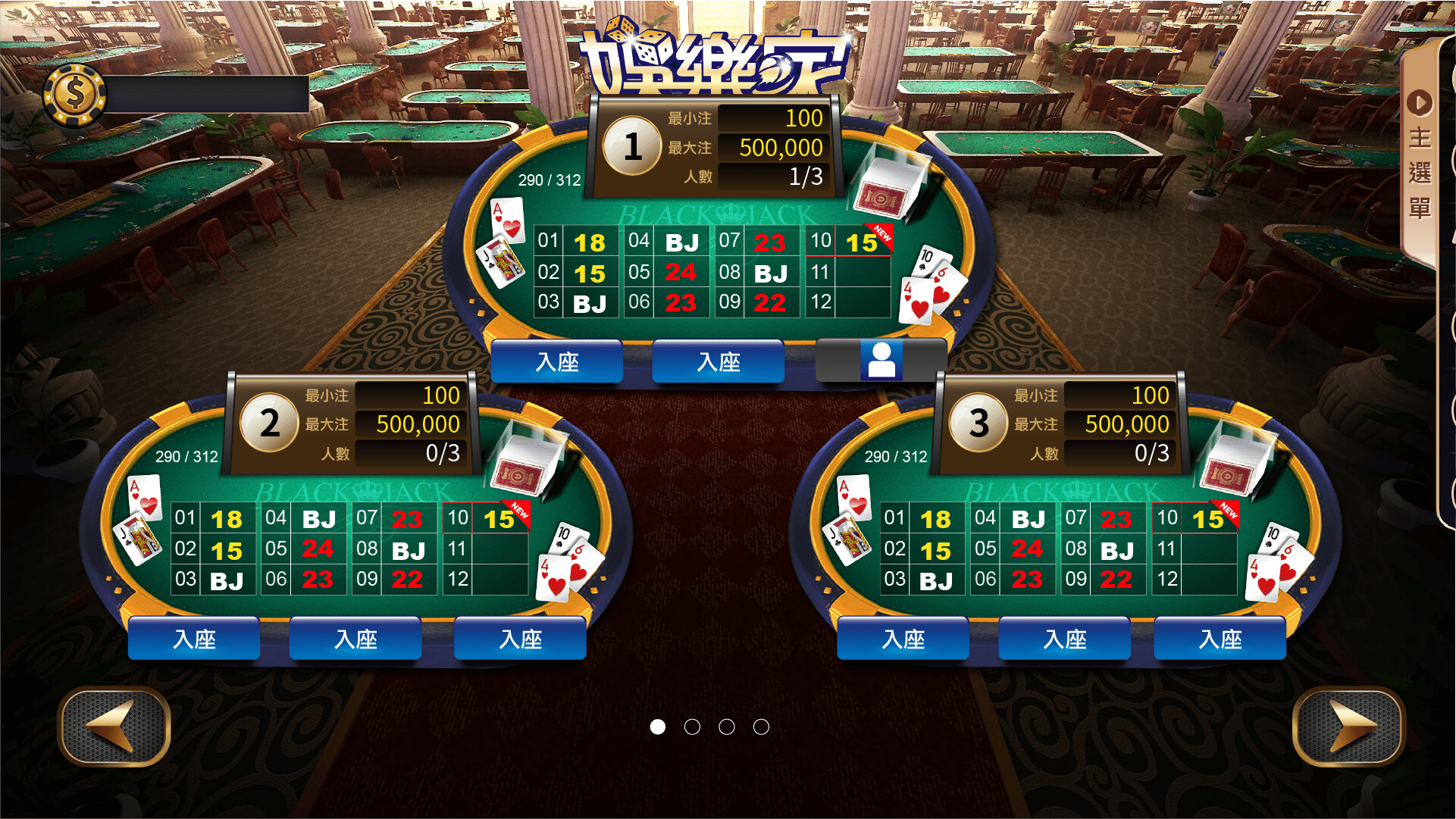1456x819 pixels.
Task: Select the fourth carousel page dot
Action: coord(761,727)
